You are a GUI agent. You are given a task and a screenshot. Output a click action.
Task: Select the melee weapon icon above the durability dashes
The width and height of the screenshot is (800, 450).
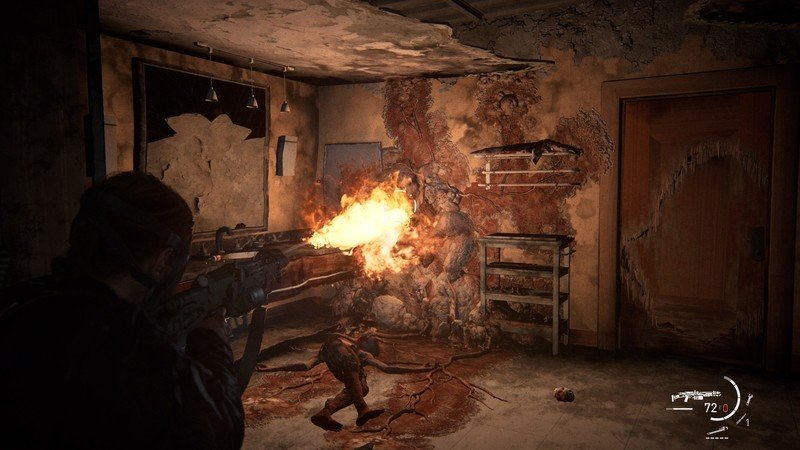coord(717,430)
